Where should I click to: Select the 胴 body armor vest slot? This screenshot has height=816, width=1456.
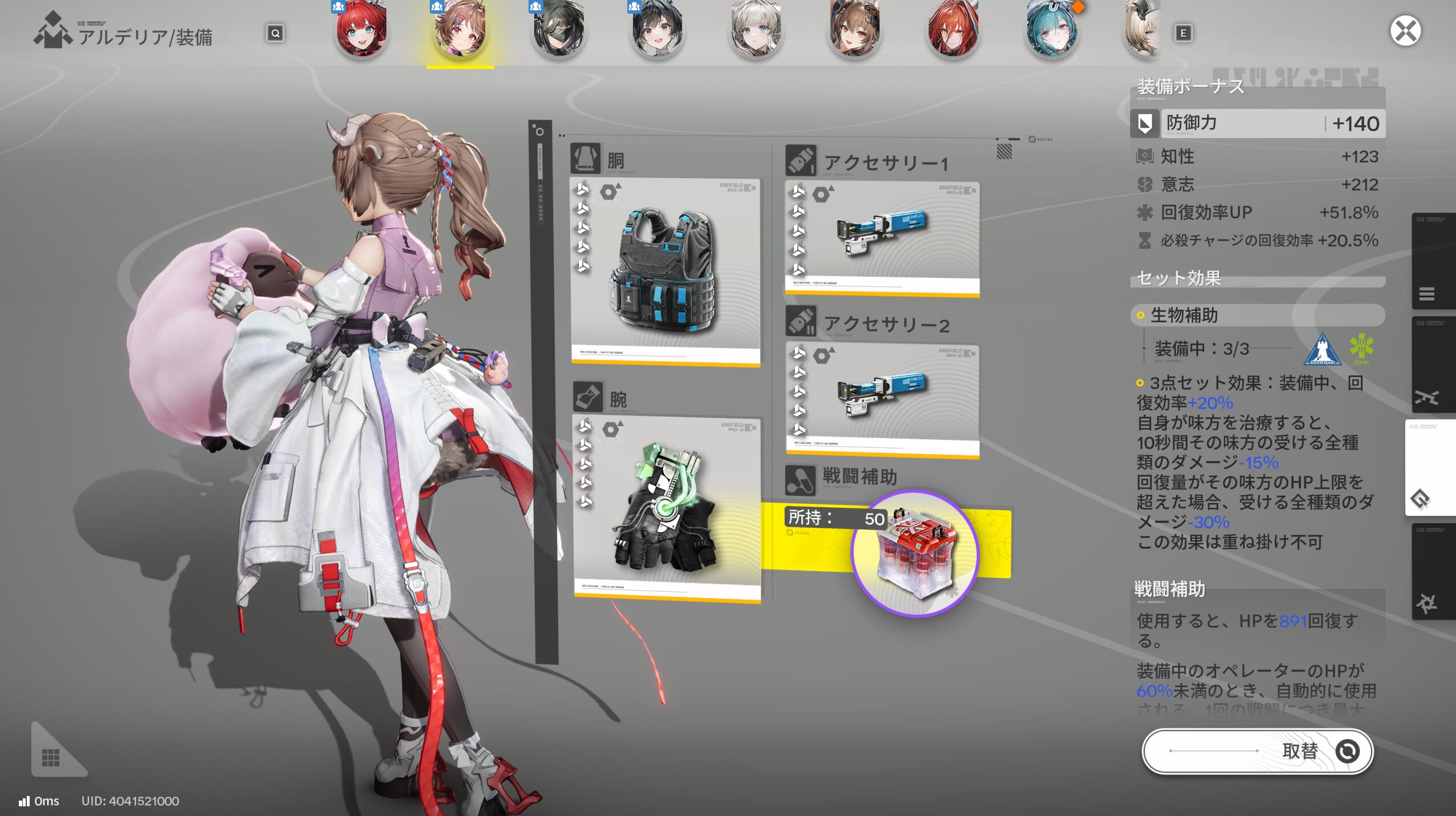click(666, 271)
